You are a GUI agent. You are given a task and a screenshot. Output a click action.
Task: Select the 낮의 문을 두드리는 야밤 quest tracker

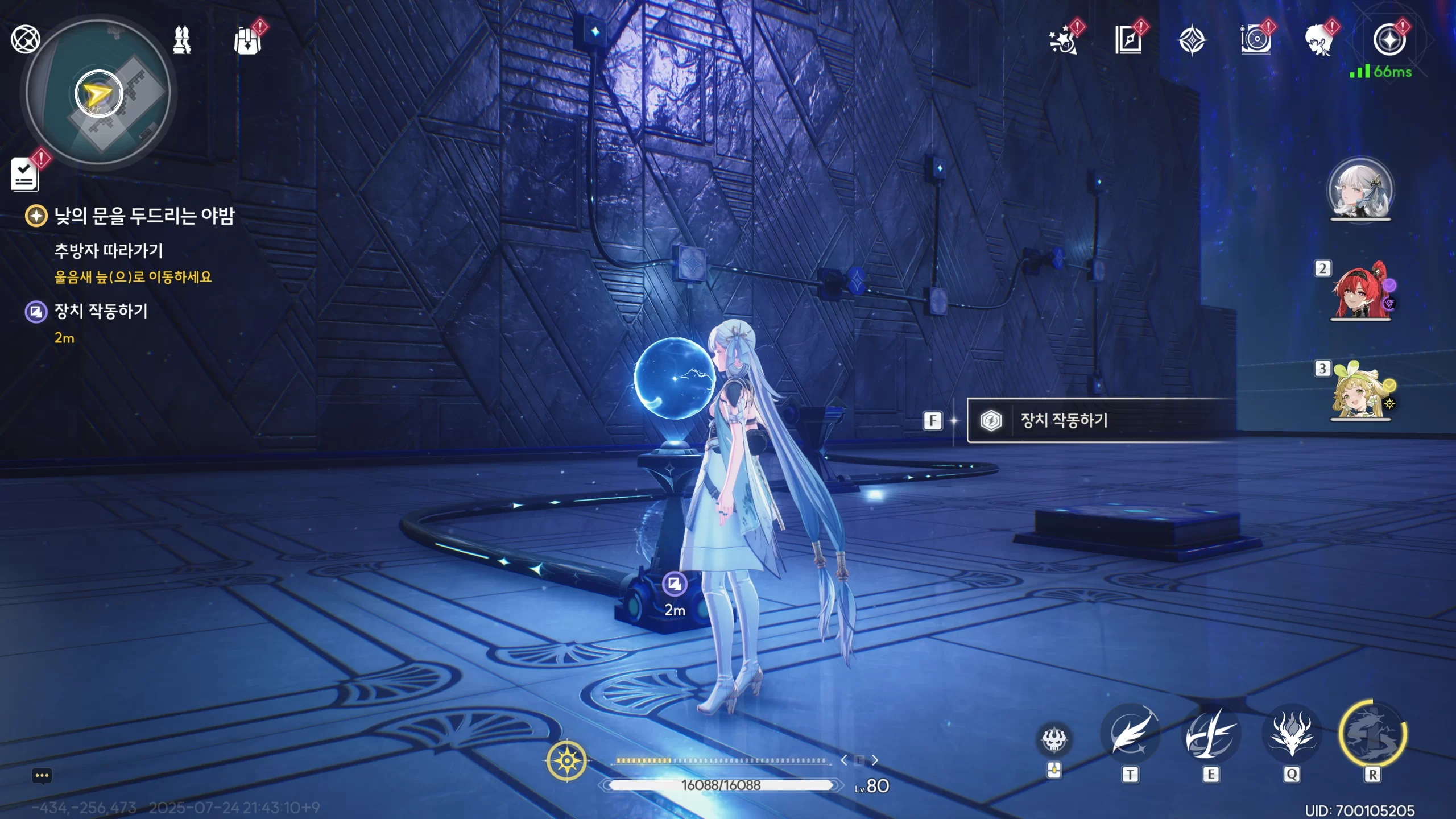(x=143, y=216)
